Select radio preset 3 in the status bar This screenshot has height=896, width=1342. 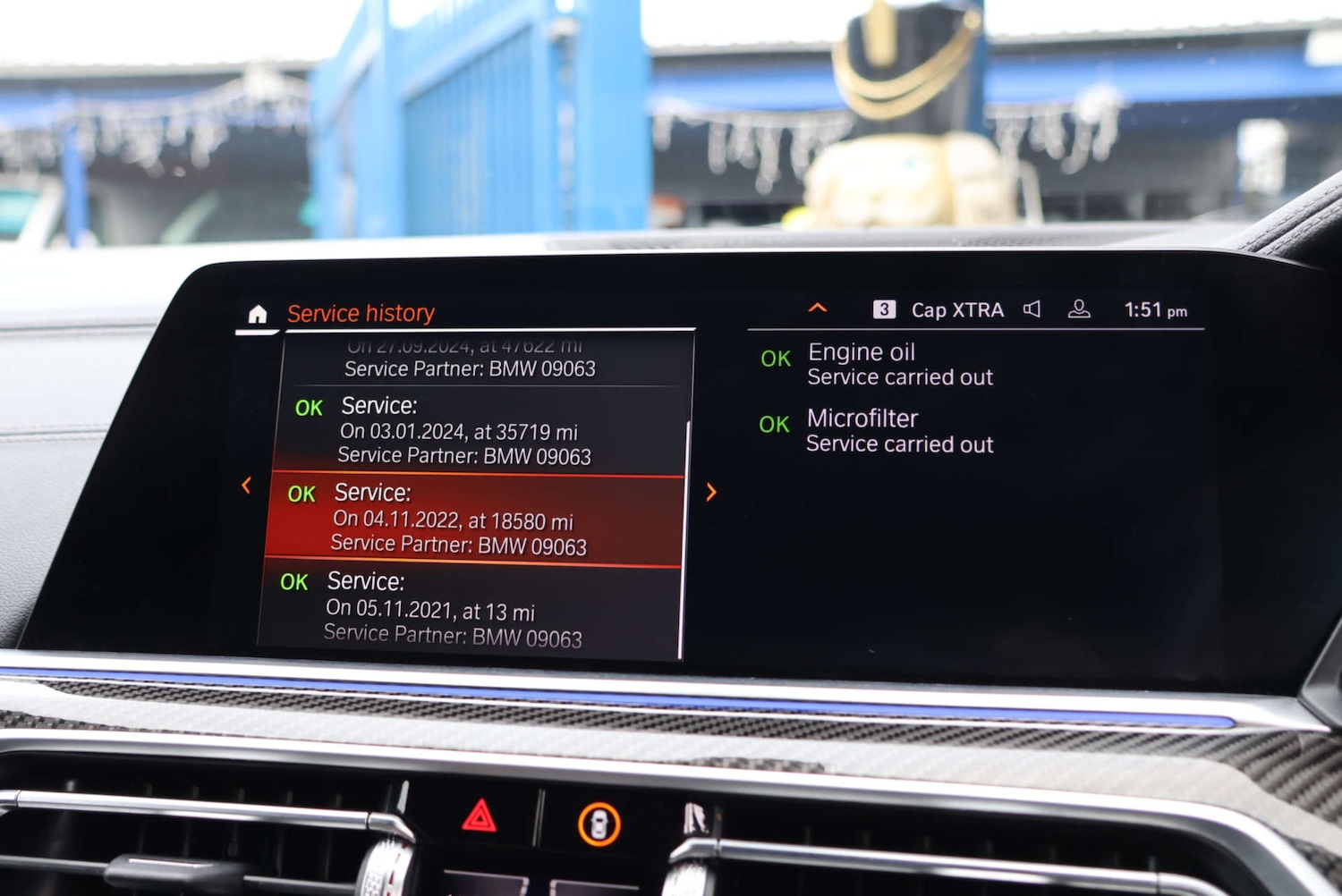pyautogui.click(x=884, y=309)
